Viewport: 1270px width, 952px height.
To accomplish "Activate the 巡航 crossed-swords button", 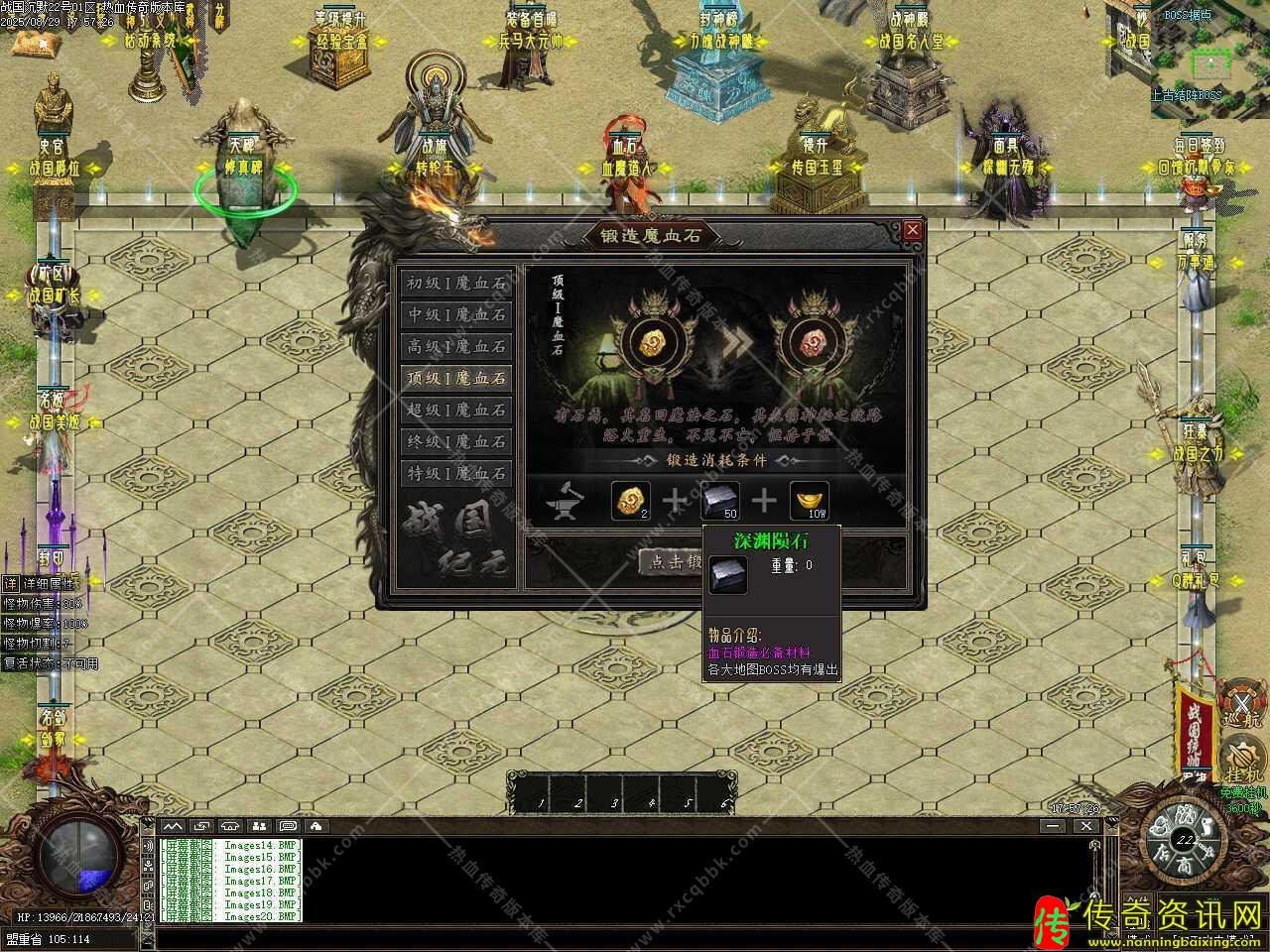I will tap(1241, 699).
